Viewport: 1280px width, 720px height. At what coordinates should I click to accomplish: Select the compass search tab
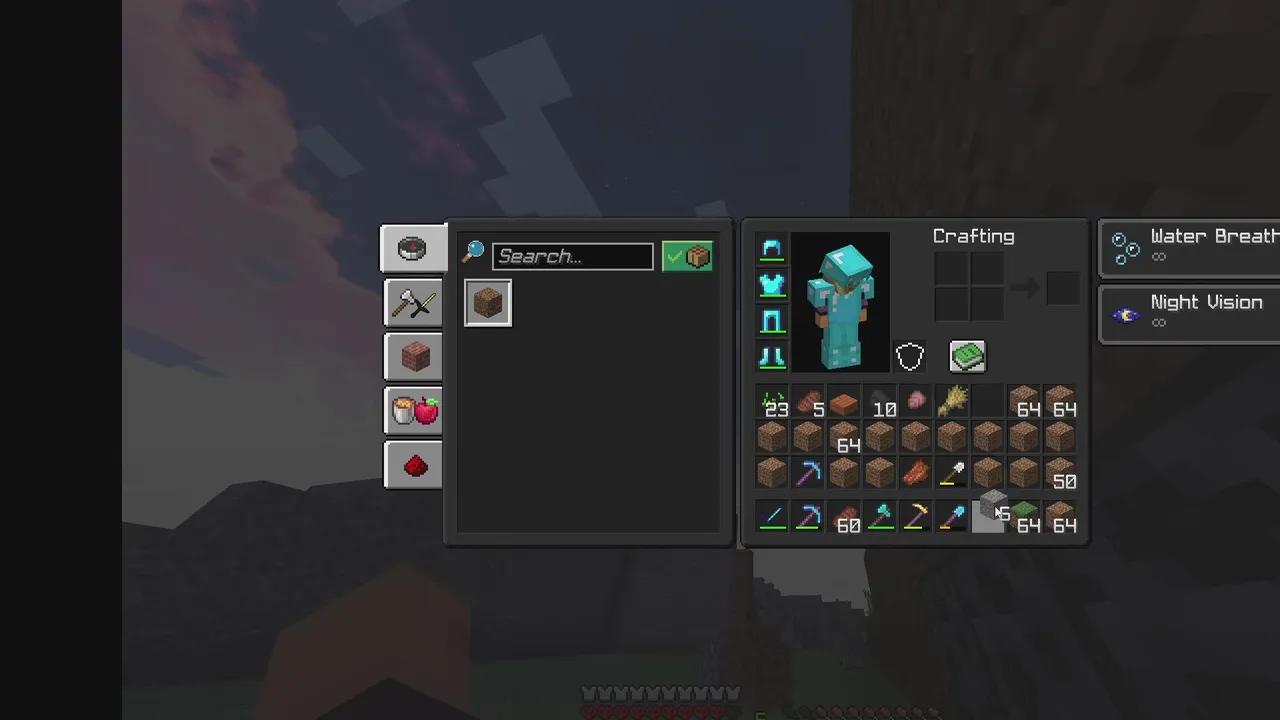click(x=413, y=248)
